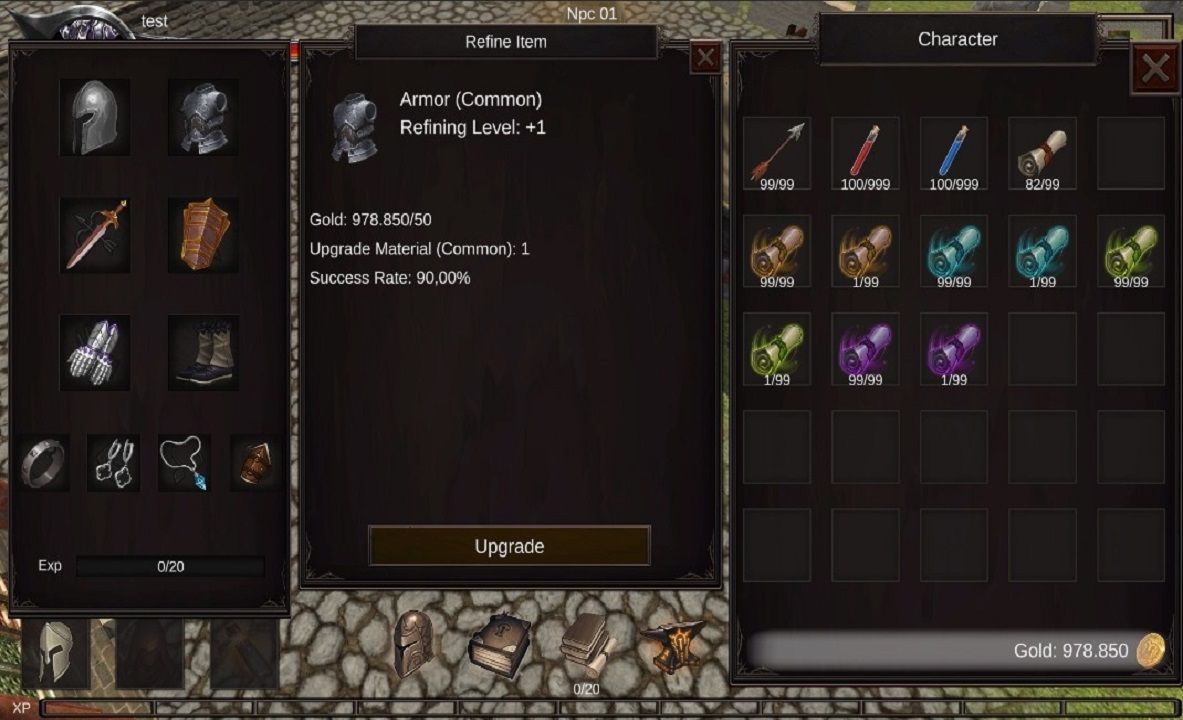
Task: Select the equipped wooden shield slot
Action: click(x=203, y=235)
